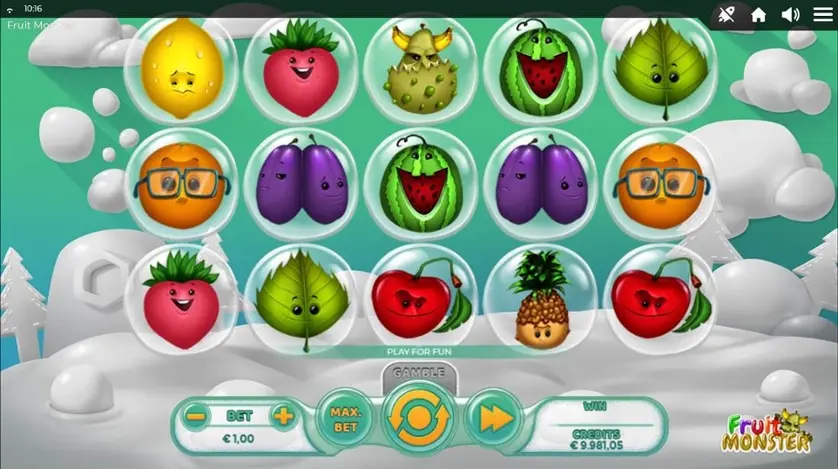The height and width of the screenshot is (469, 838).
Task: Open the Gamble feature tab
Action: pos(418,373)
